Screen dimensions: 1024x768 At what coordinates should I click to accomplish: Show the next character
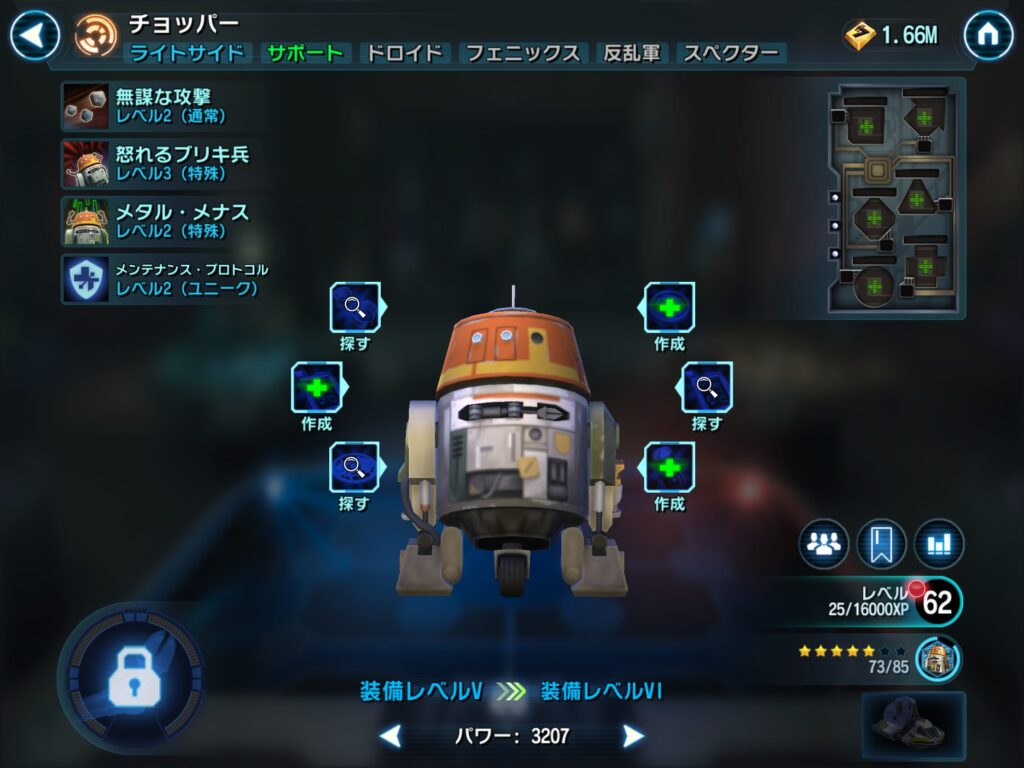[633, 737]
